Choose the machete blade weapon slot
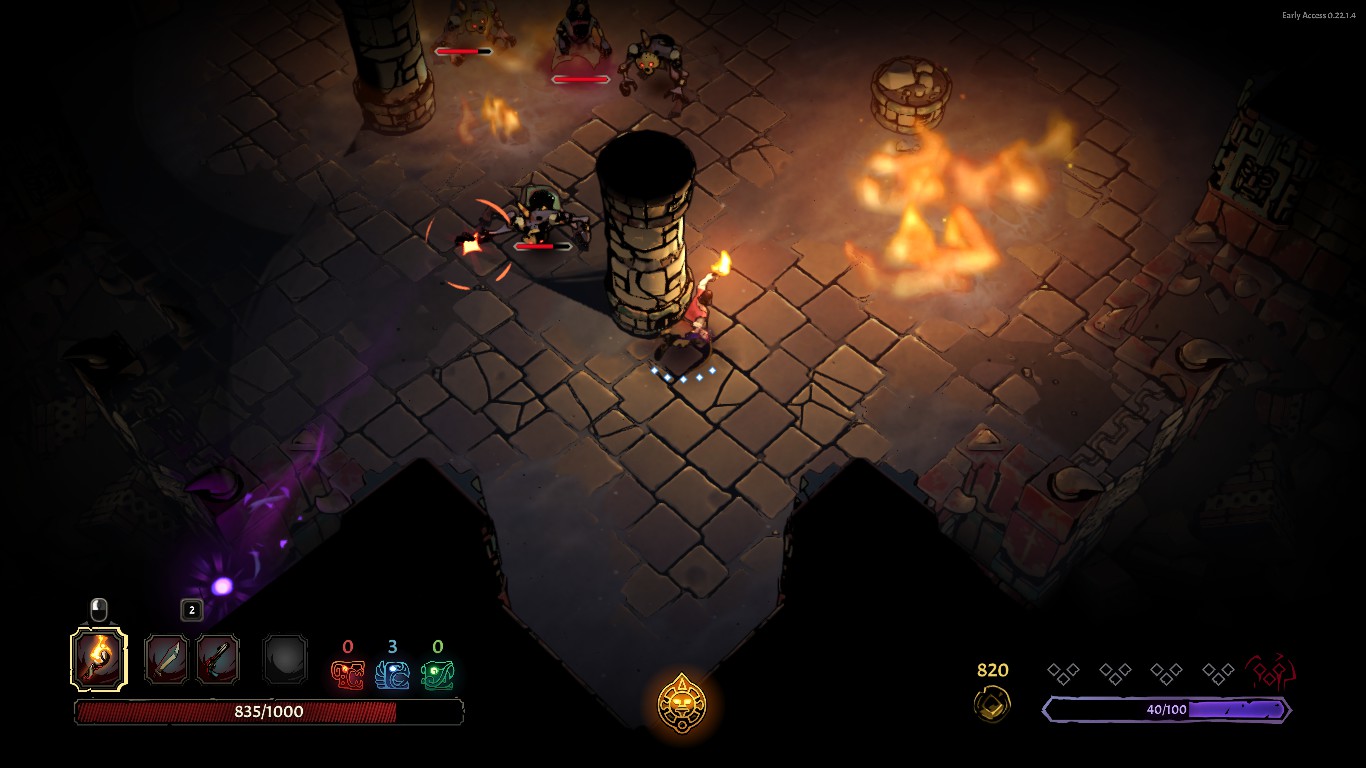This screenshot has width=1366, height=768. (x=166, y=660)
